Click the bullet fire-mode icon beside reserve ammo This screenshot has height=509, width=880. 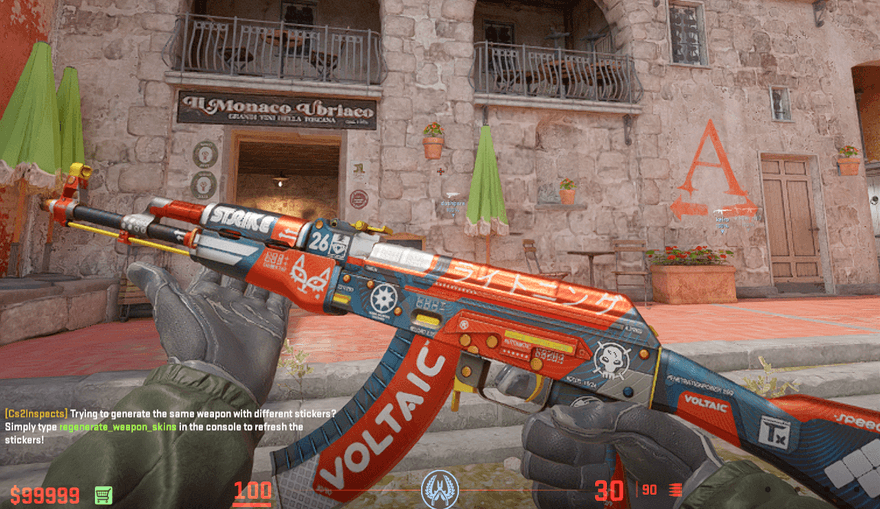coord(676,490)
